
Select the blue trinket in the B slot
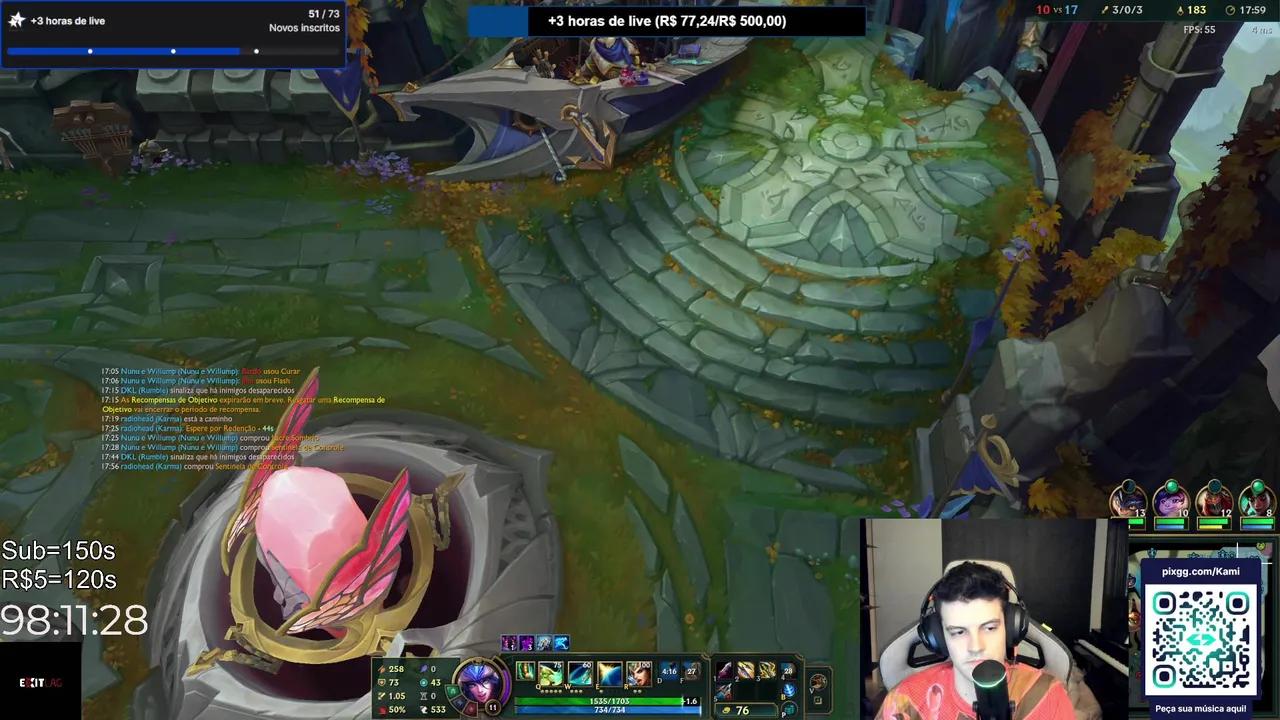[790, 689]
